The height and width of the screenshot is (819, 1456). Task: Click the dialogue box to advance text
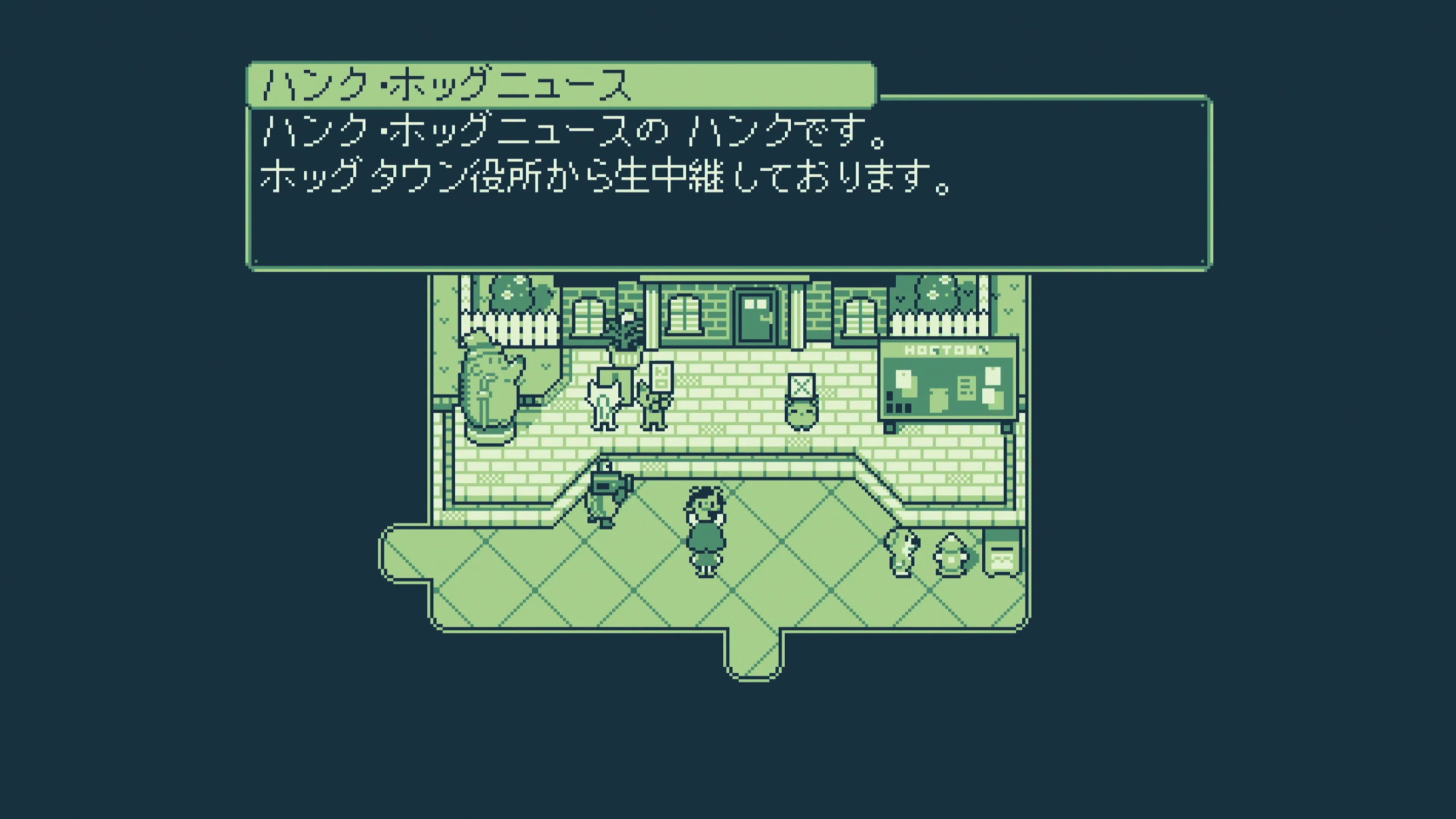(729, 187)
